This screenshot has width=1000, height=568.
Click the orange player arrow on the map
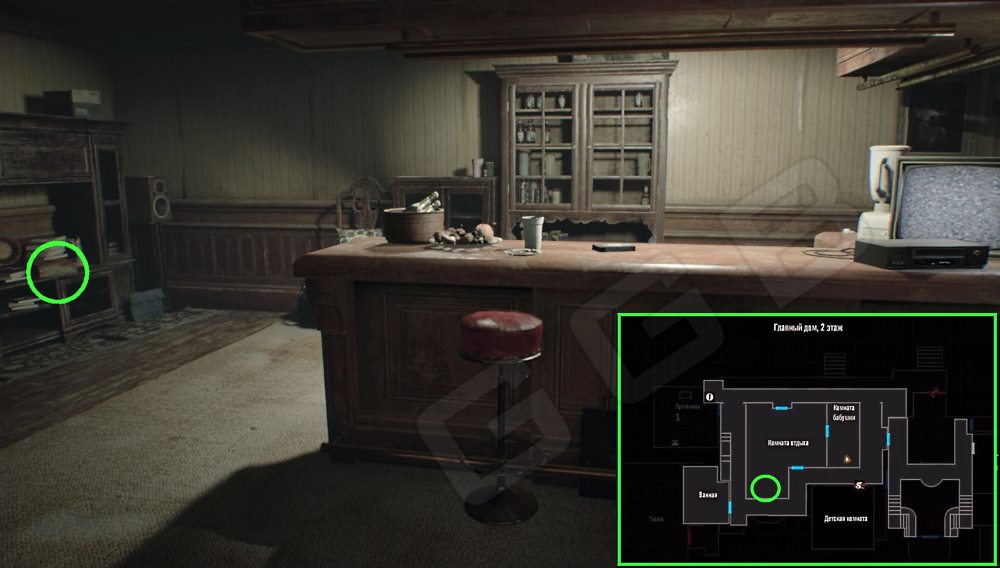click(847, 458)
